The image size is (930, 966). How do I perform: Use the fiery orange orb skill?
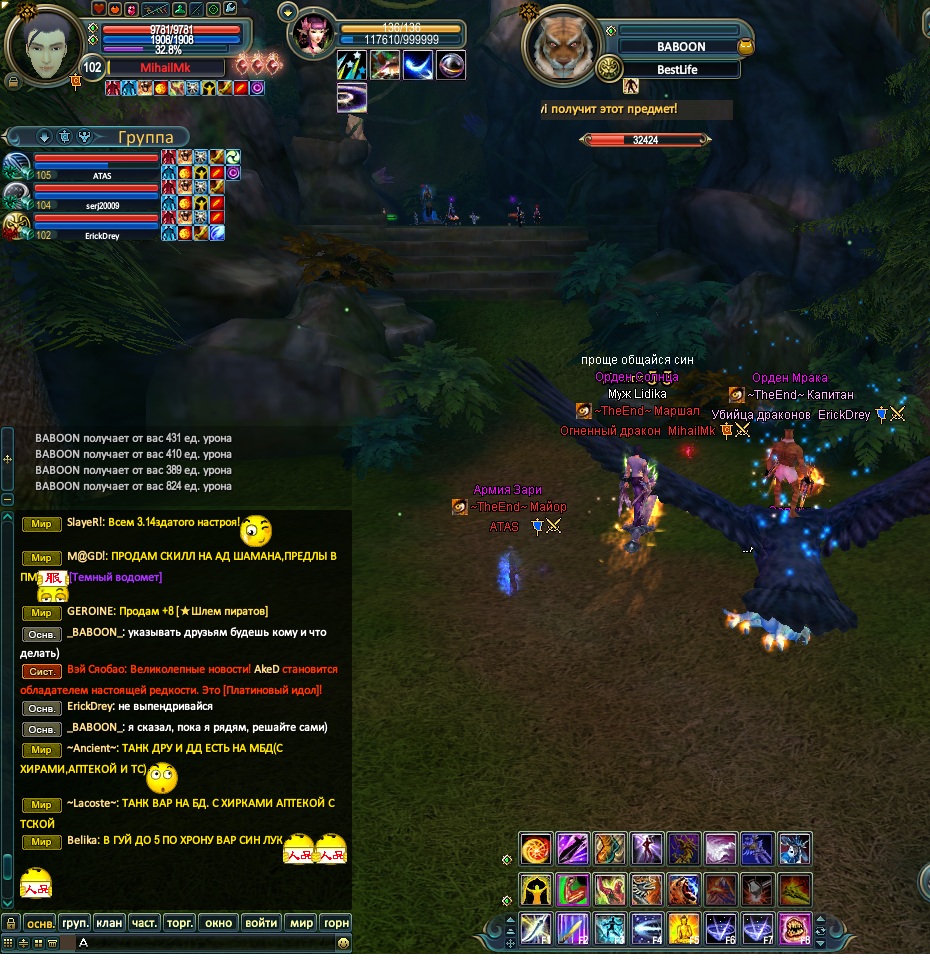pyautogui.click(x=536, y=849)
